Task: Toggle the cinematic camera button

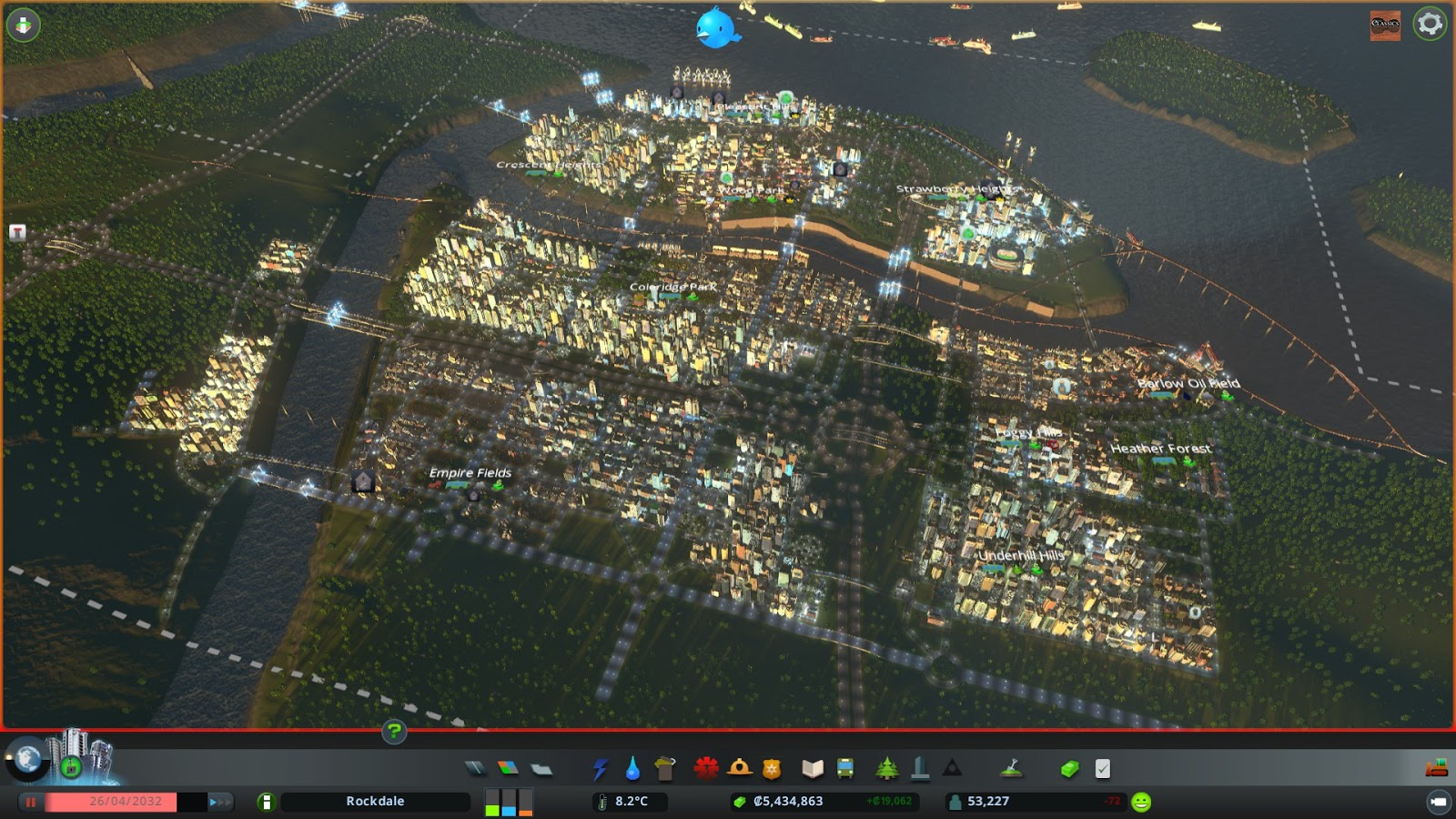Action: [x=1441, y=803]
